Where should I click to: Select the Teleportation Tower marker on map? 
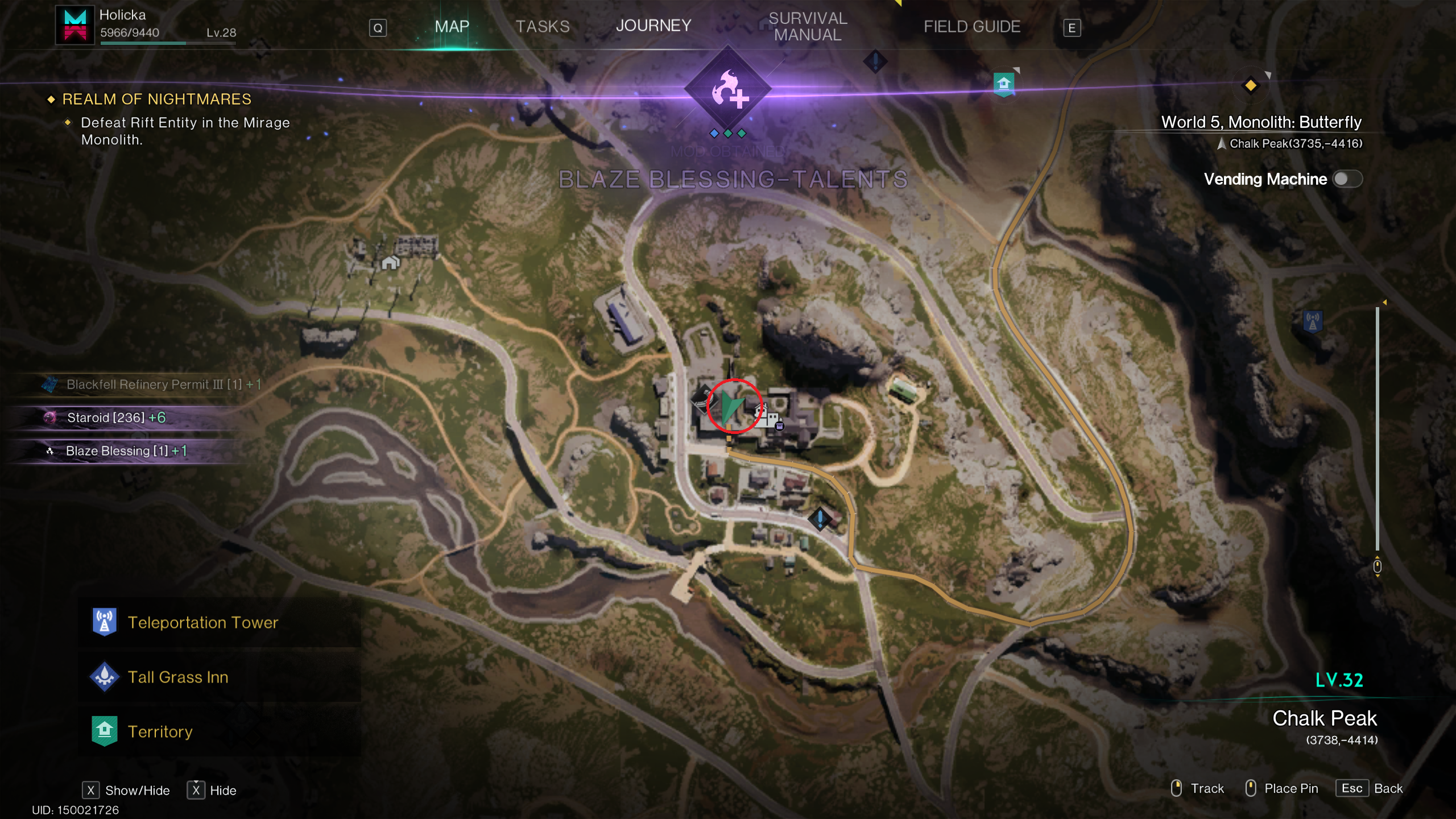click(1313, 321)
